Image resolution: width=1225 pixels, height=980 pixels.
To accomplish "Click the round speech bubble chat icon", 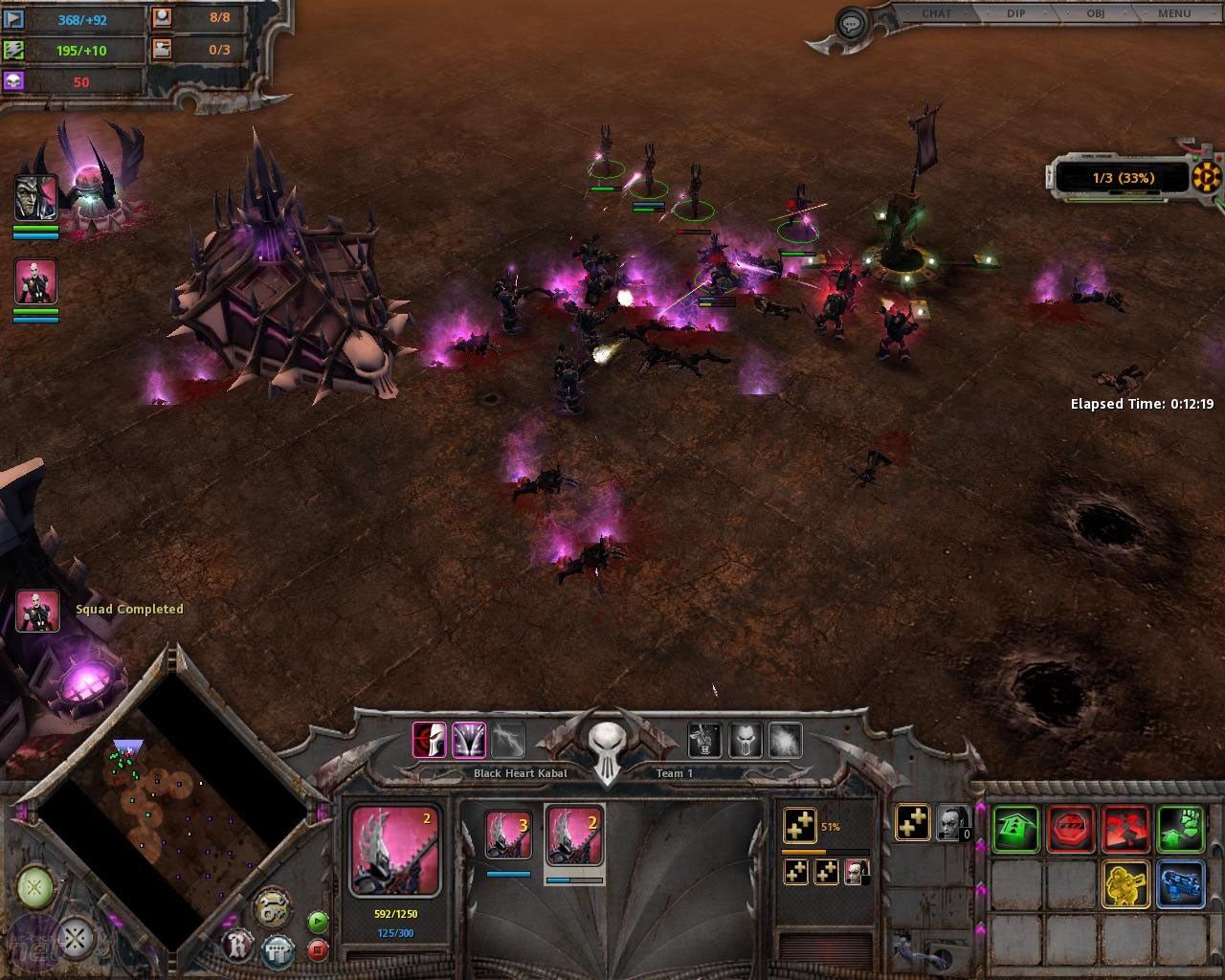I will click(850, 23).
